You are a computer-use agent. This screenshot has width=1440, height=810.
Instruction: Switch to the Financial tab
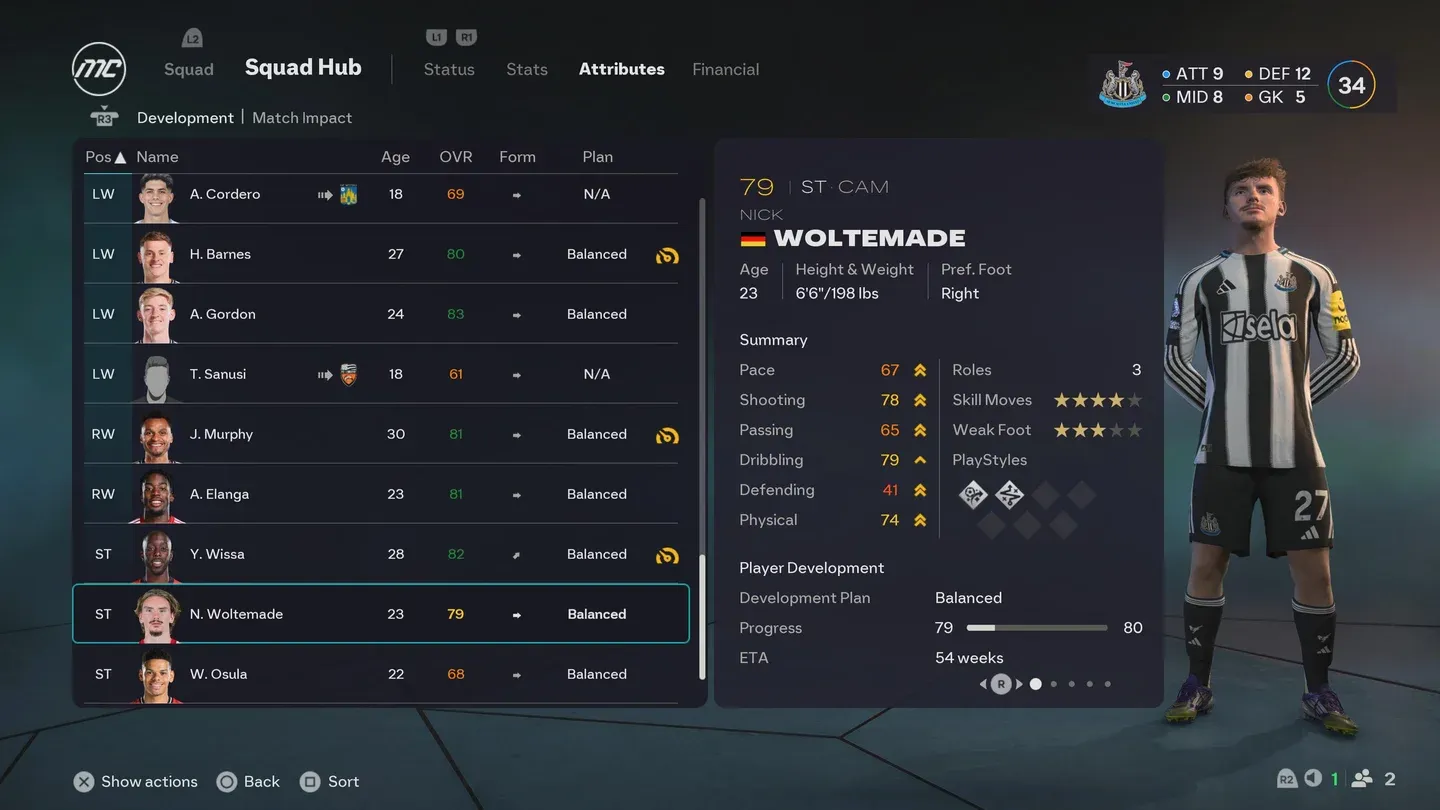pos(725,69)
